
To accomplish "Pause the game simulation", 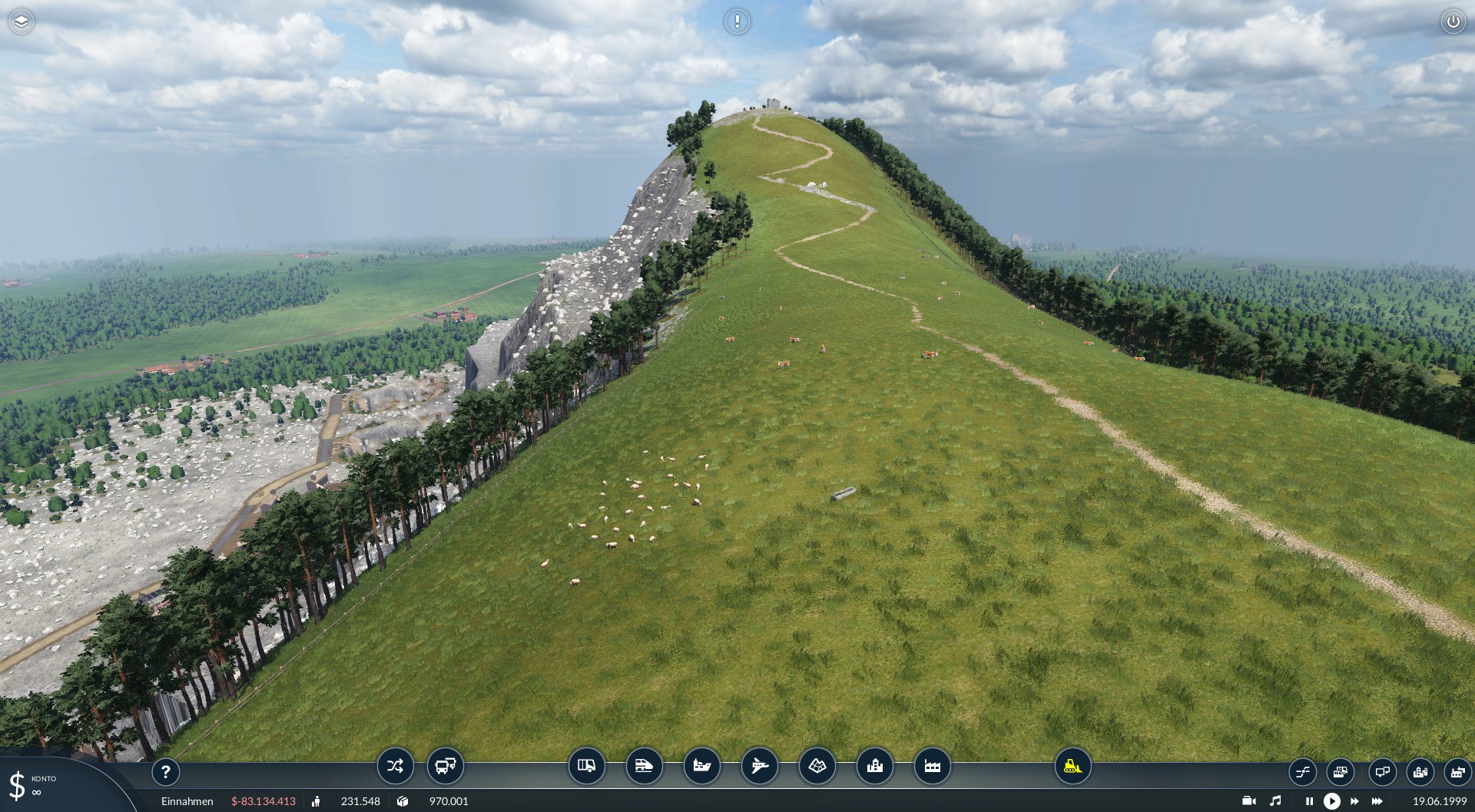I will coord(1309,801).
